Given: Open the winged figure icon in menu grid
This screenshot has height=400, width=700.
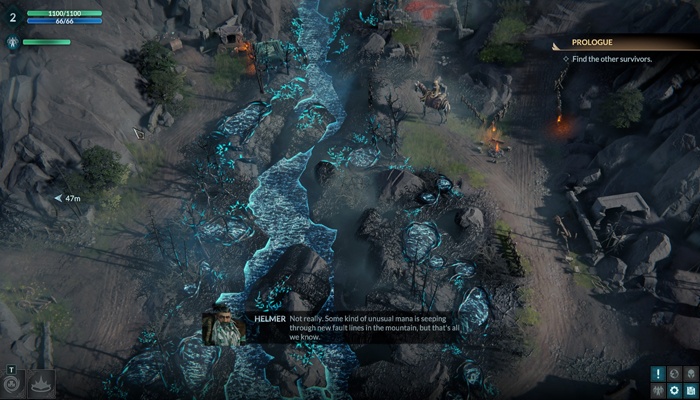Looking at the screenshot, I should click(x=658, y=390).
